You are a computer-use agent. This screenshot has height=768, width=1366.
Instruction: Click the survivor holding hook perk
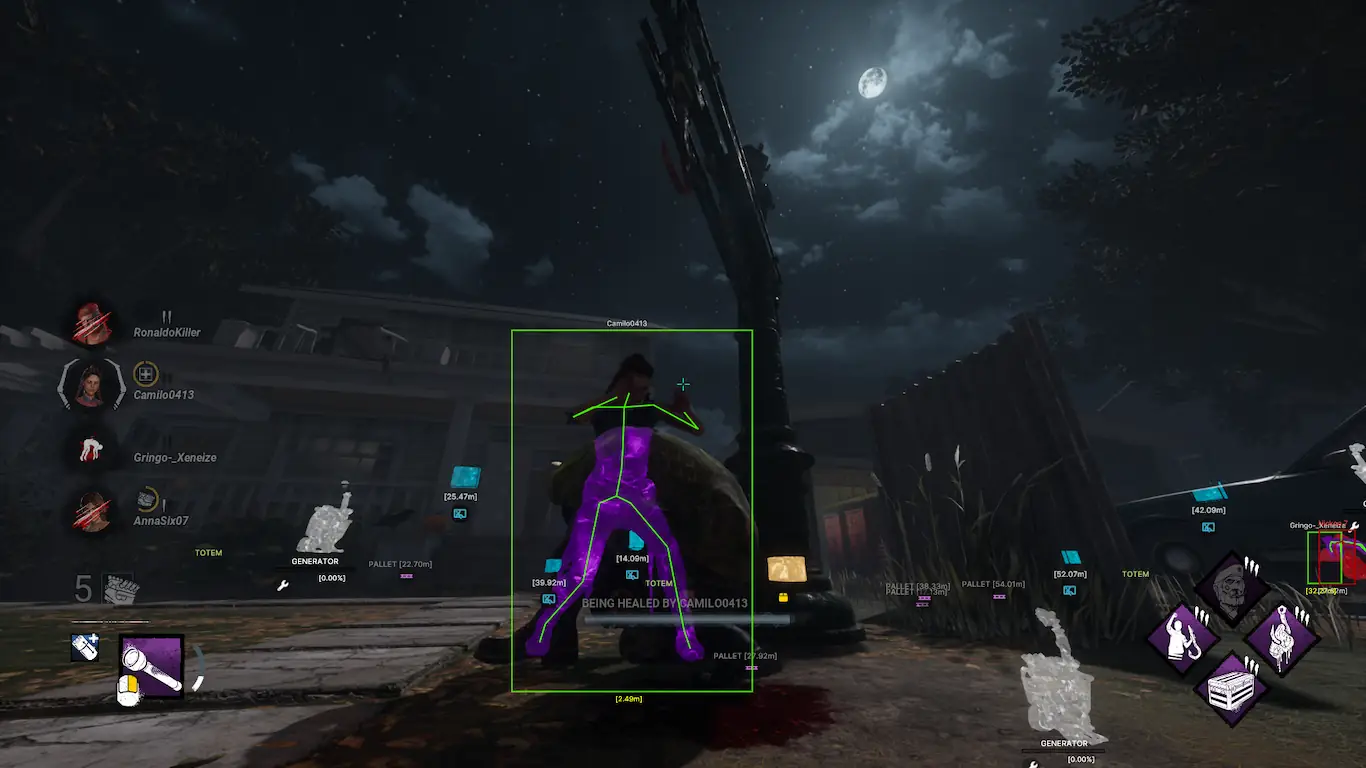click(x=1181, y=638)
